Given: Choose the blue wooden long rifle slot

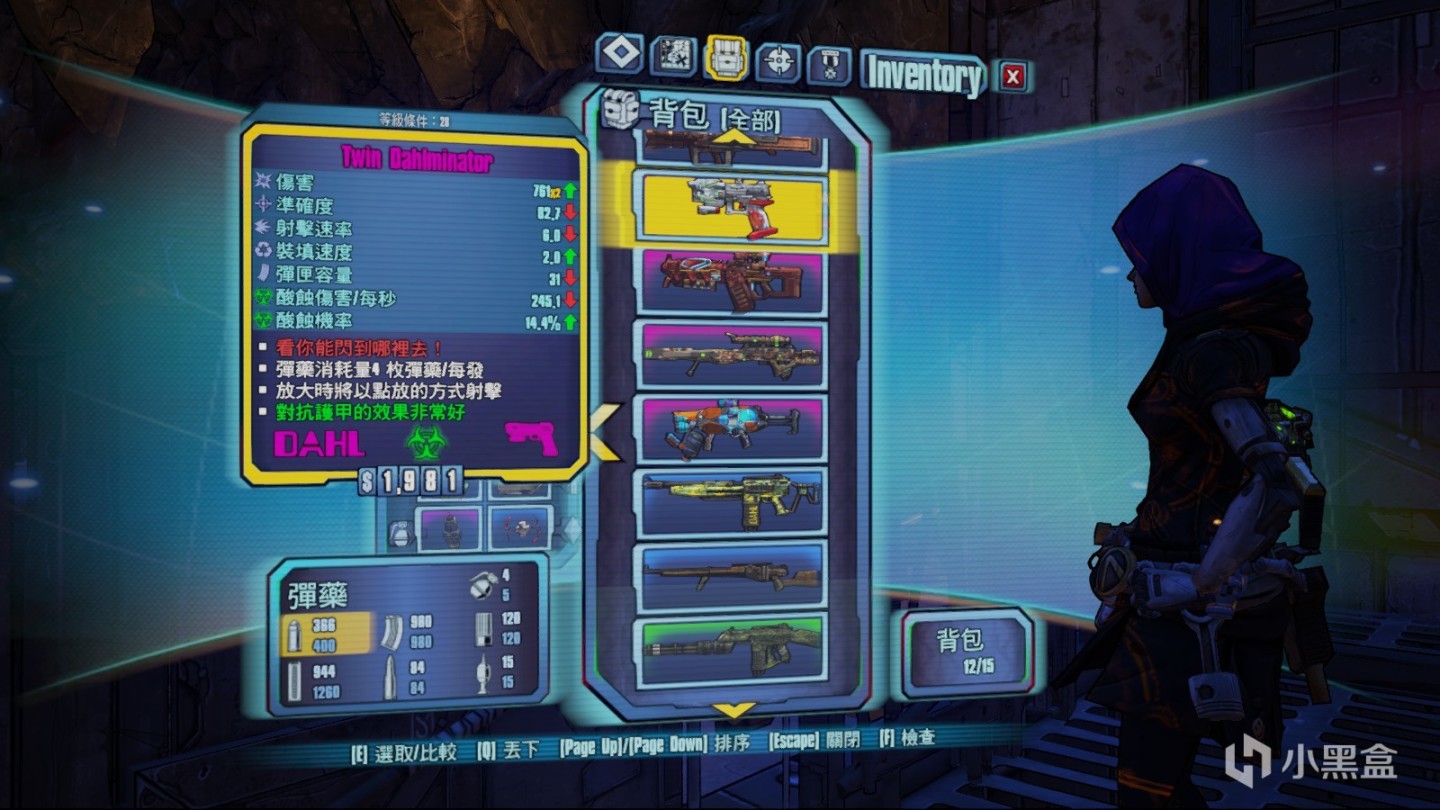Looking at the screenshot, I should click(733, 574).
